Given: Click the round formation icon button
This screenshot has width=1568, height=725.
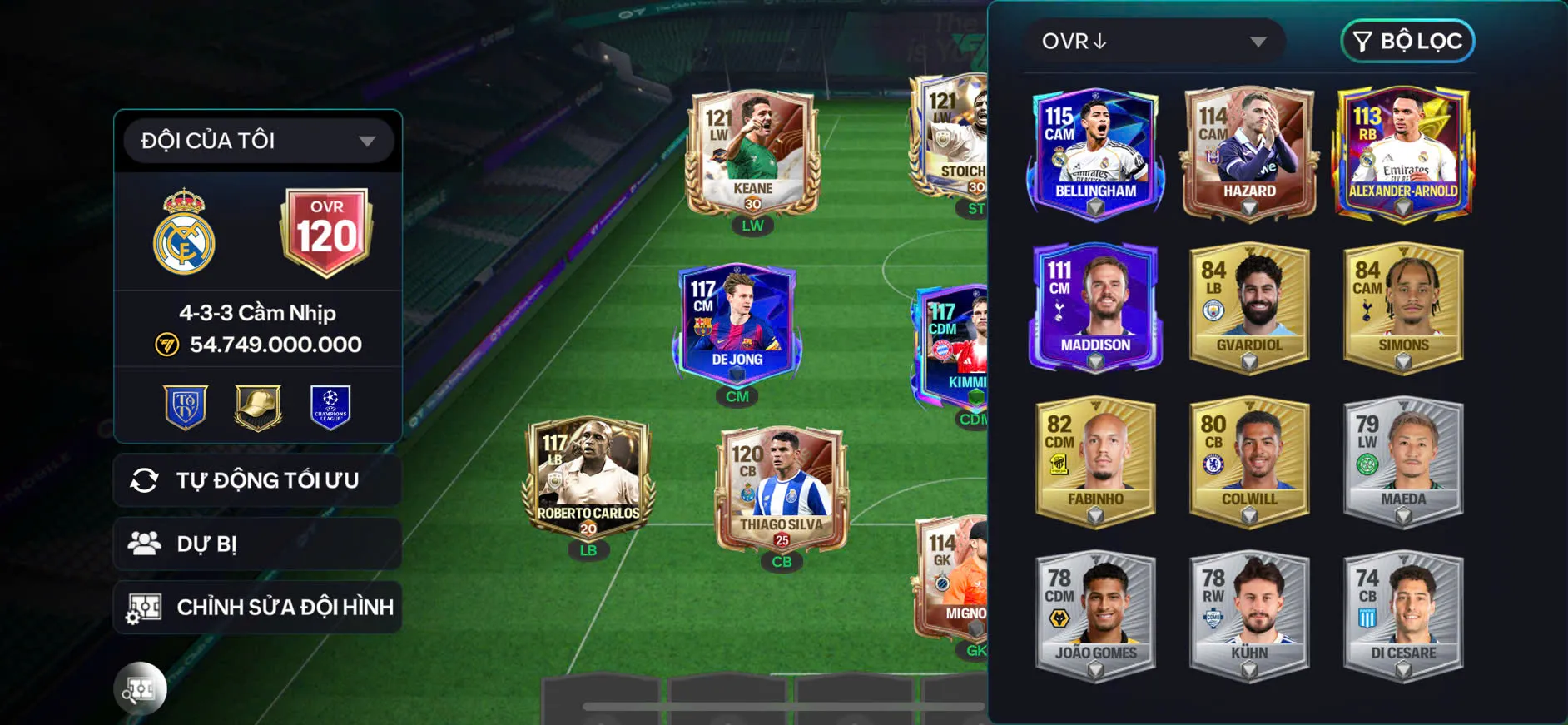Looking at the screenshot, I should coord(140,688).
